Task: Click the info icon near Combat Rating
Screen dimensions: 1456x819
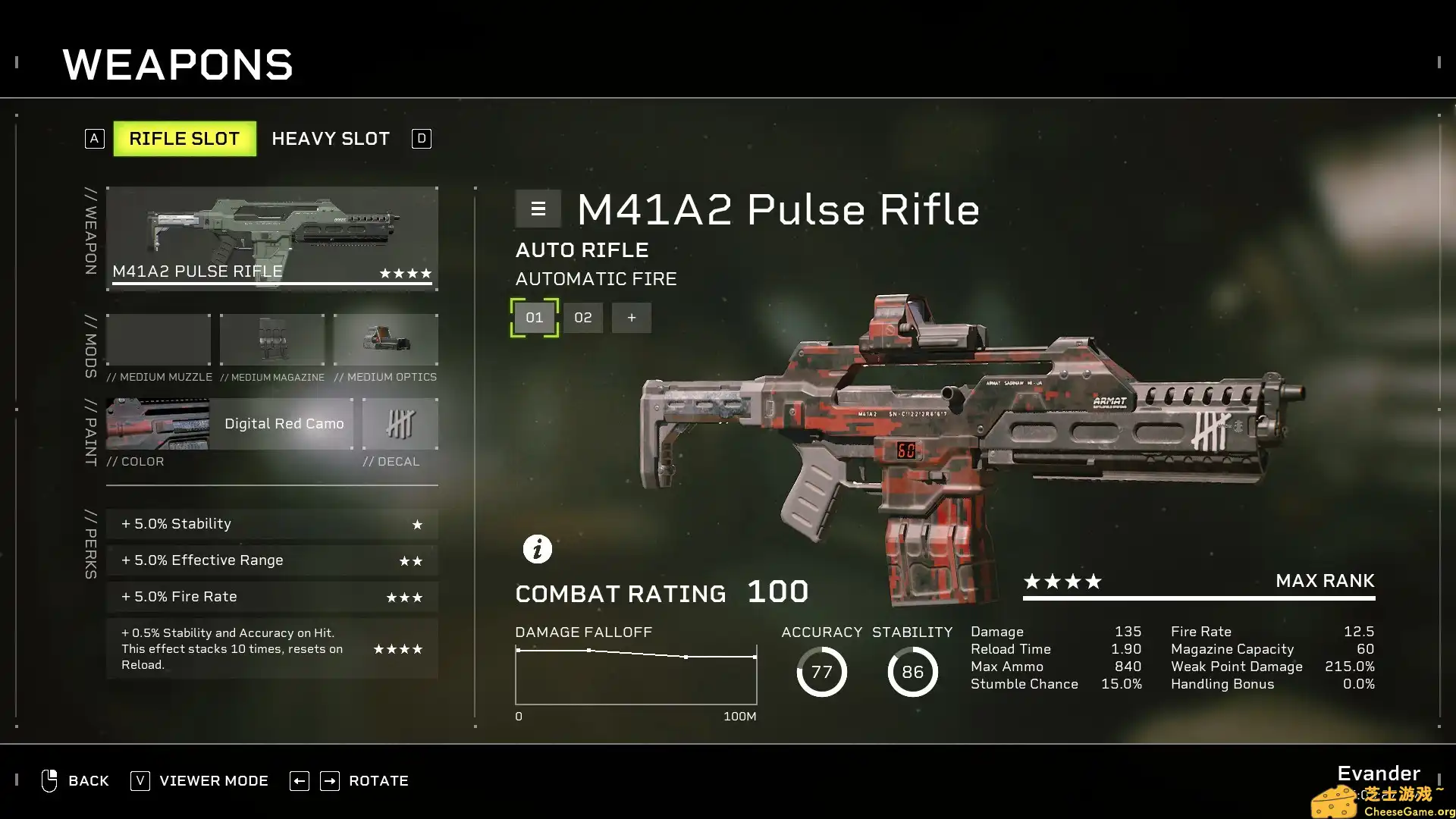Action: pyautogui.click(x=538, y=548)
